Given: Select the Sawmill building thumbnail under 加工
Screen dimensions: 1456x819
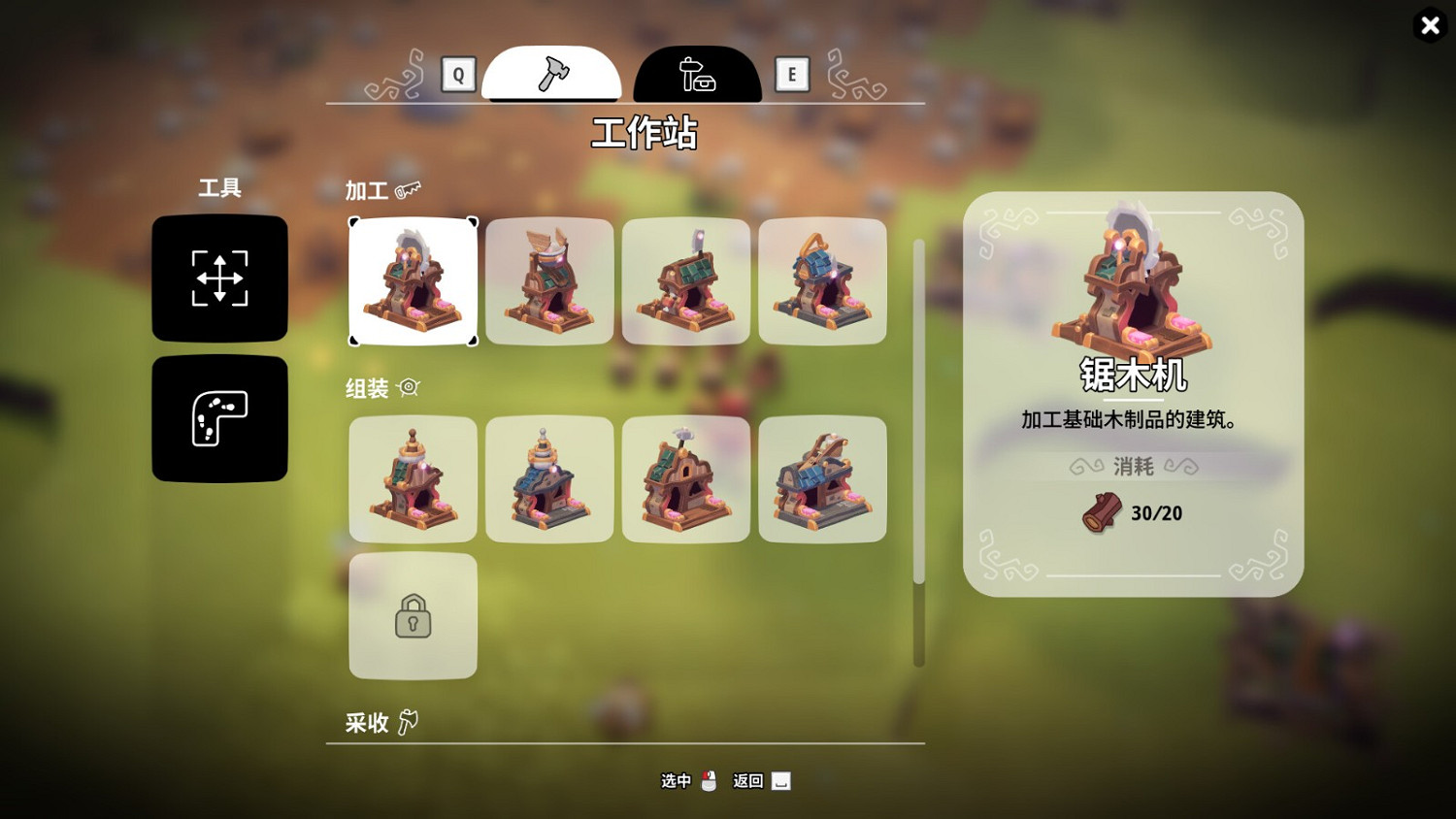Looking at the screenshot, I should click(x=413, y=281).
